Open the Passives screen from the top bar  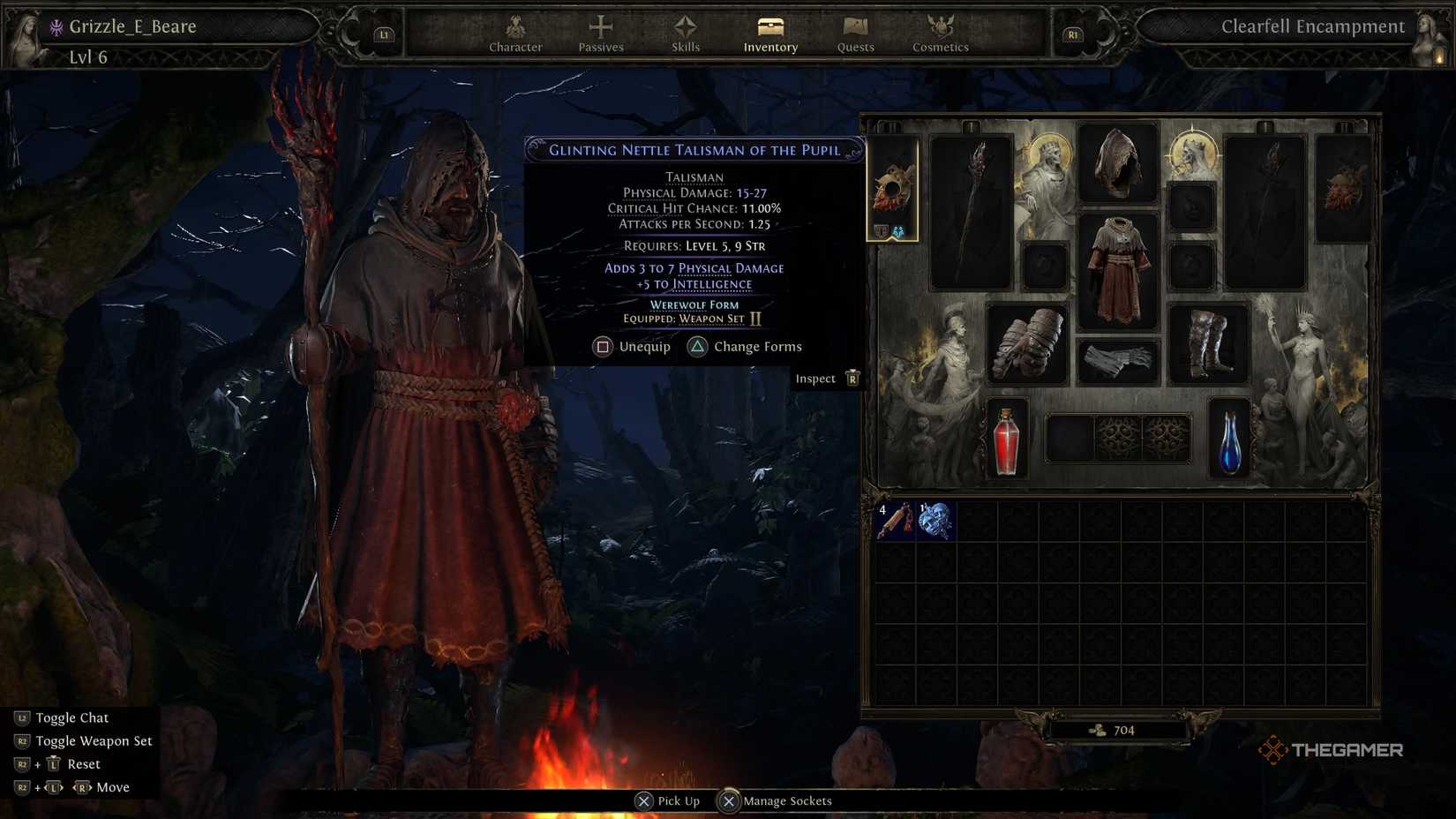[x=600, y=34]
